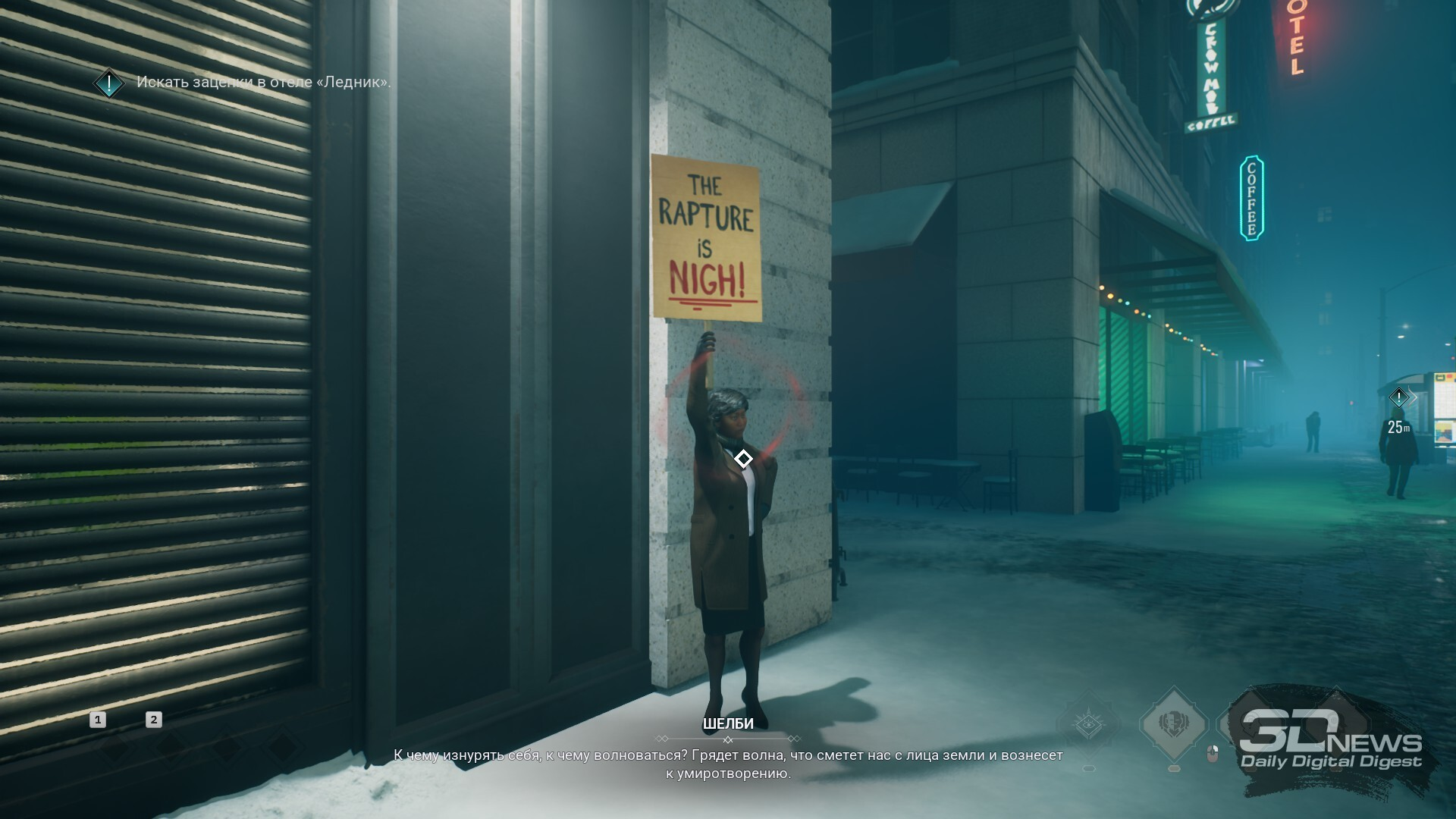This screenshot has height=819, width=1456.
Task: Click the interaction diamond on Shelby
Action: tap(743, 459)
